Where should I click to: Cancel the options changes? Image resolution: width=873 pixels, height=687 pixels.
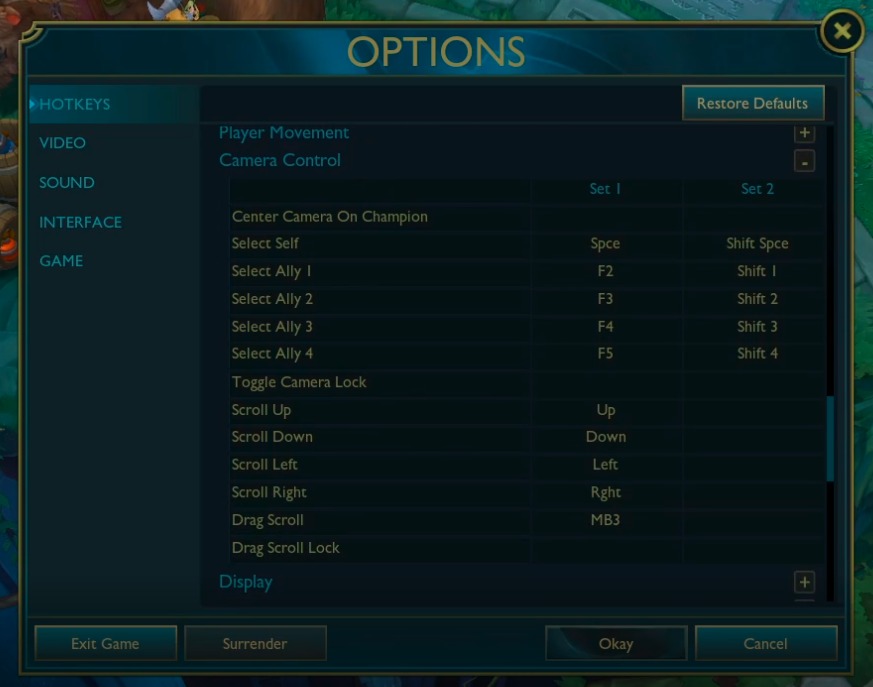766,644
